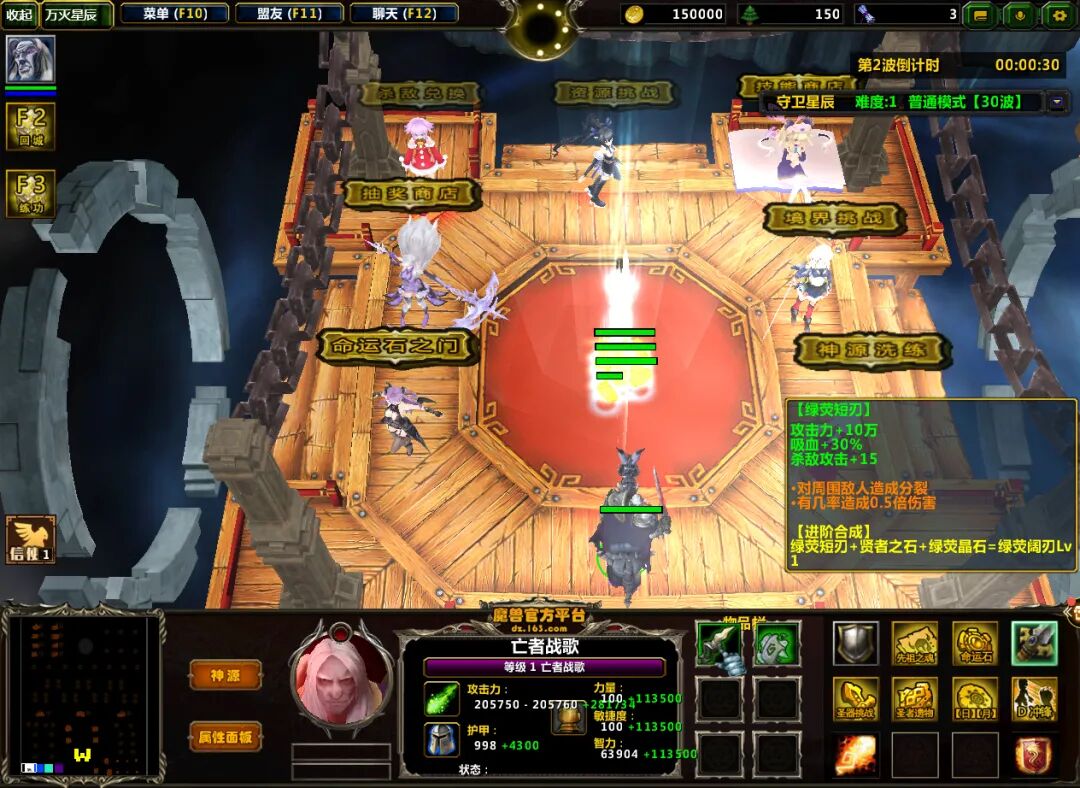Viewport: 1080px width, 788px height.
Task: Open the 命运石 command icon
Action: pos(974,644)
